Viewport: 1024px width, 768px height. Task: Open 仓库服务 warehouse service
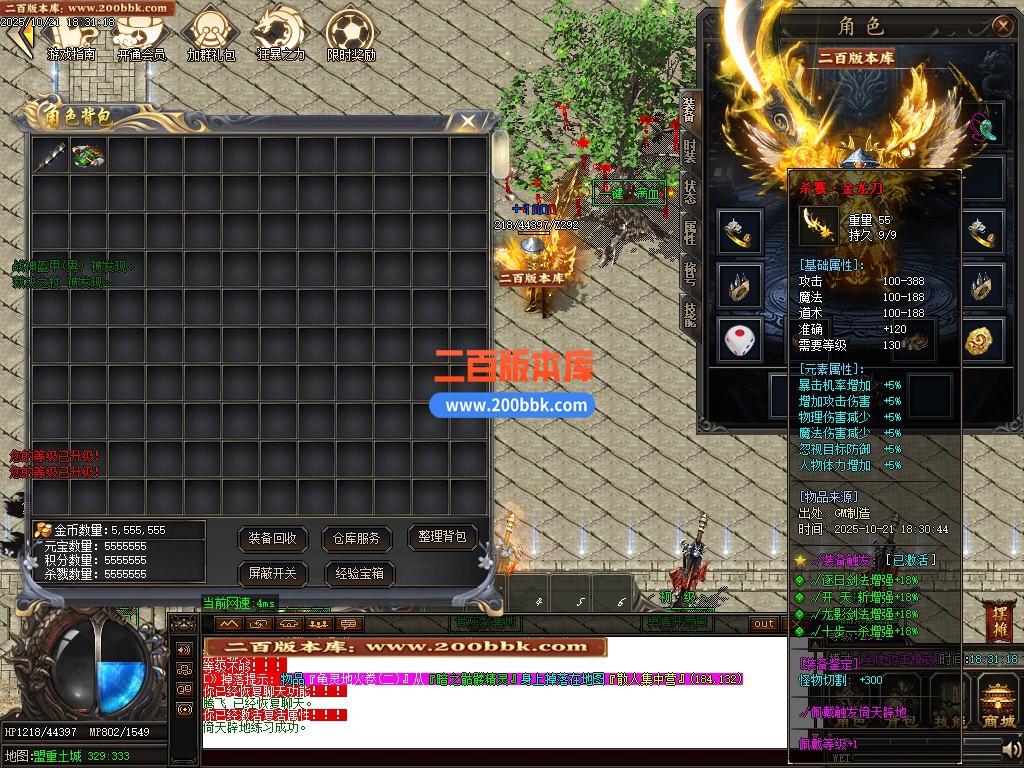[357, 538]
